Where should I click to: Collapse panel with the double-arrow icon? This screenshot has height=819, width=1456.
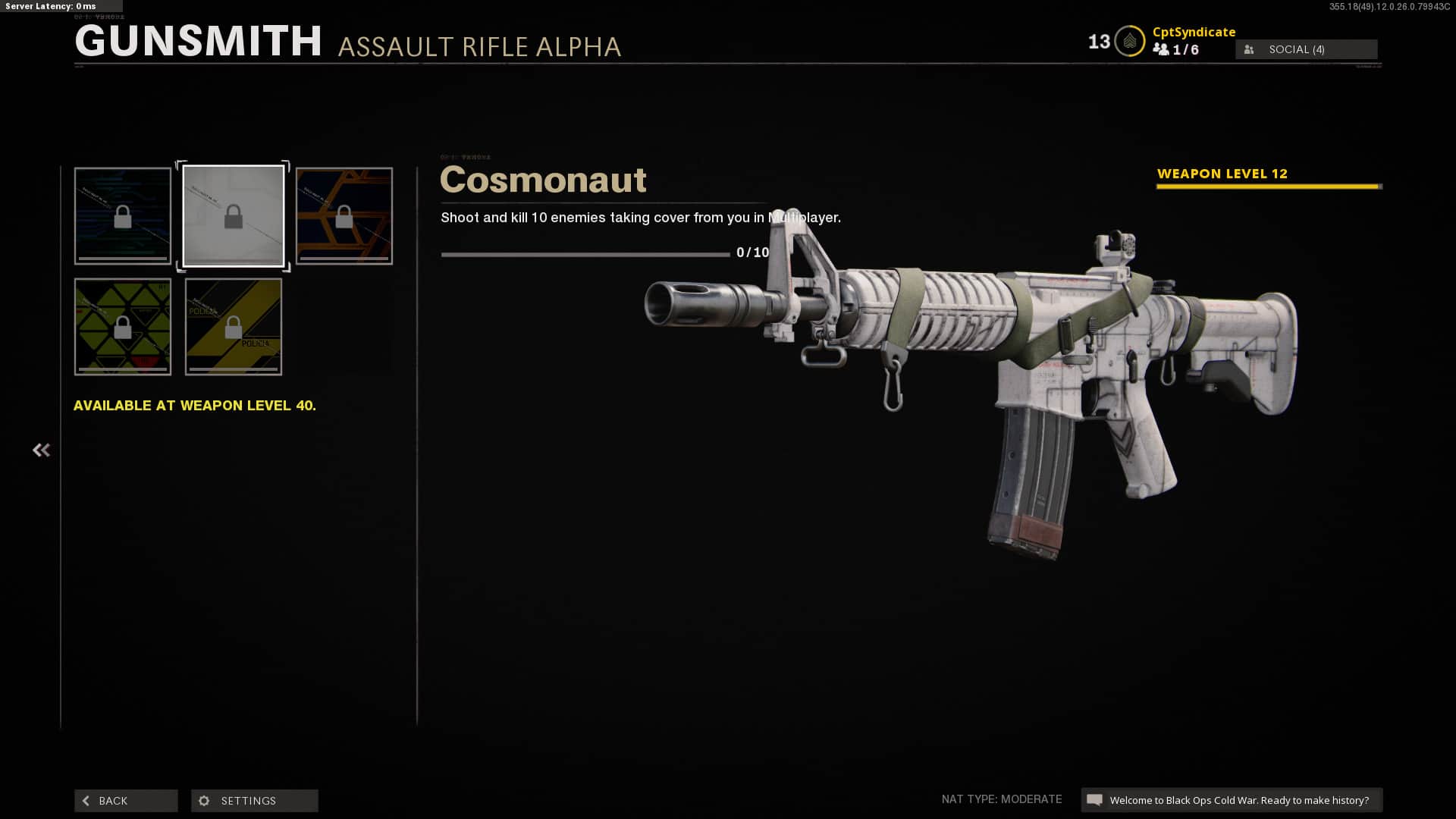41,450
